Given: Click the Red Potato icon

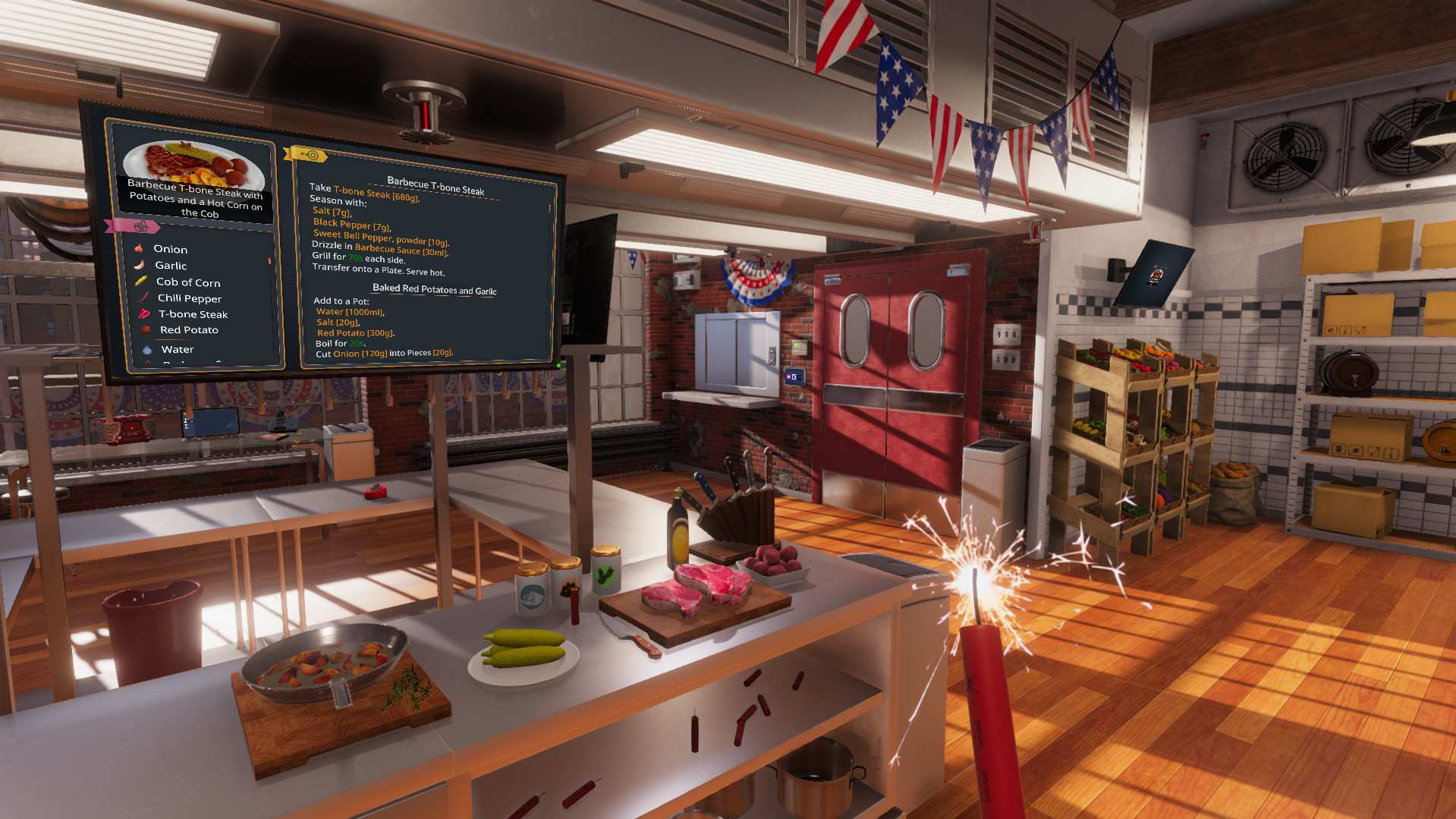Looking at the screenshot, I should pyautogui.click(x=144, y=329).
